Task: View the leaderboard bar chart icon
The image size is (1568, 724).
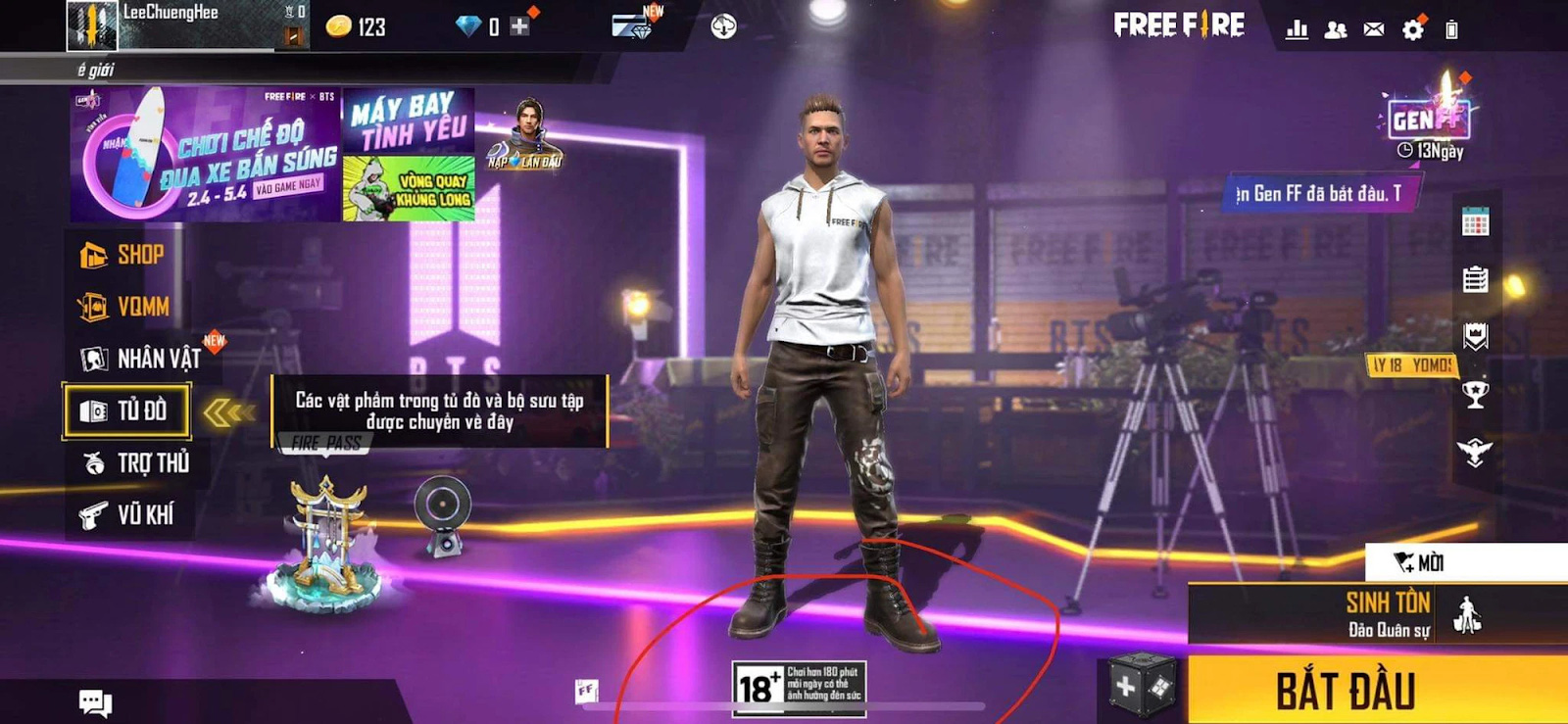Action: (1297, 29)
